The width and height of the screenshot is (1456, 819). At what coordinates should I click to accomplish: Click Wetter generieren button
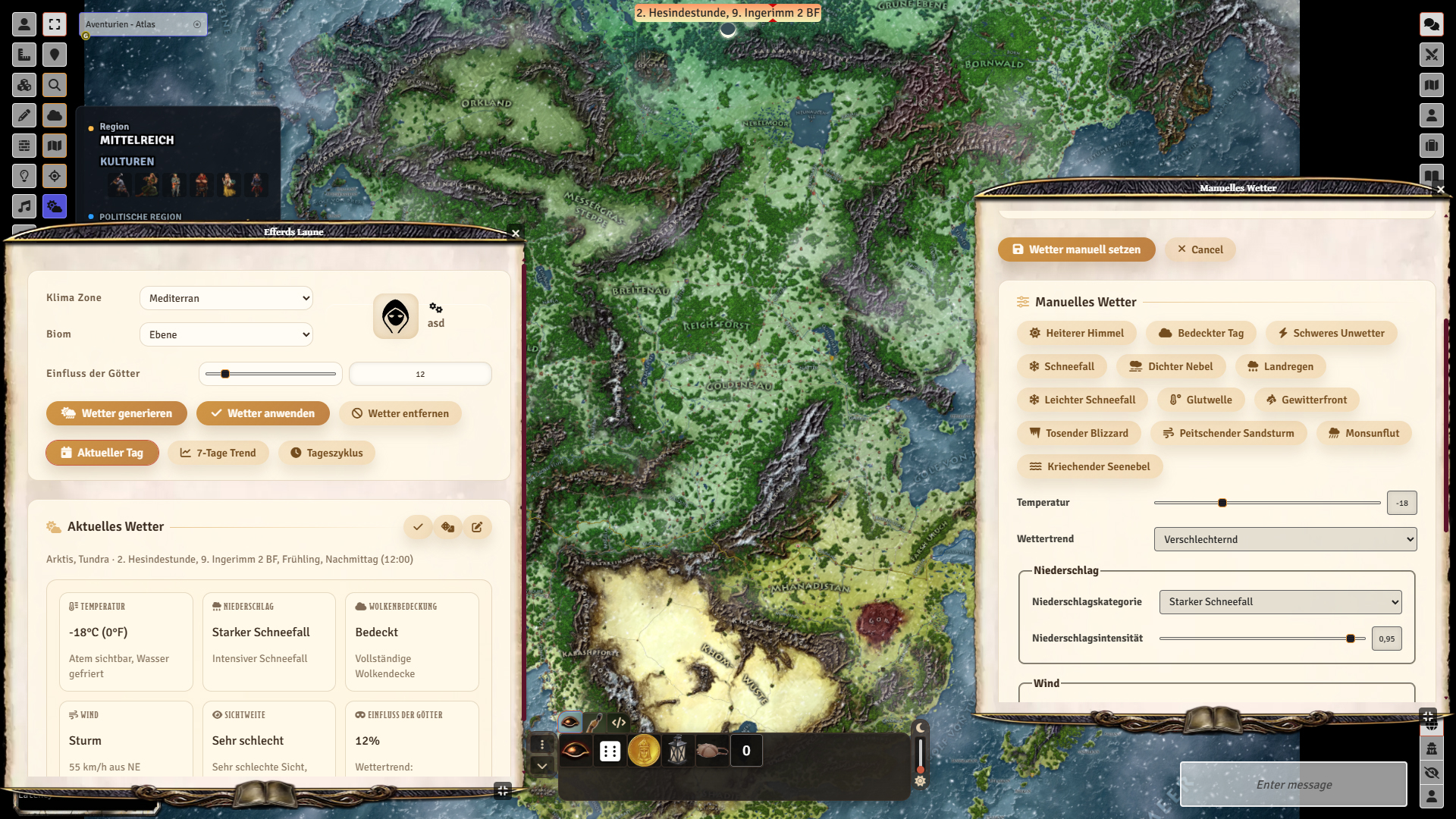(117, 413)
